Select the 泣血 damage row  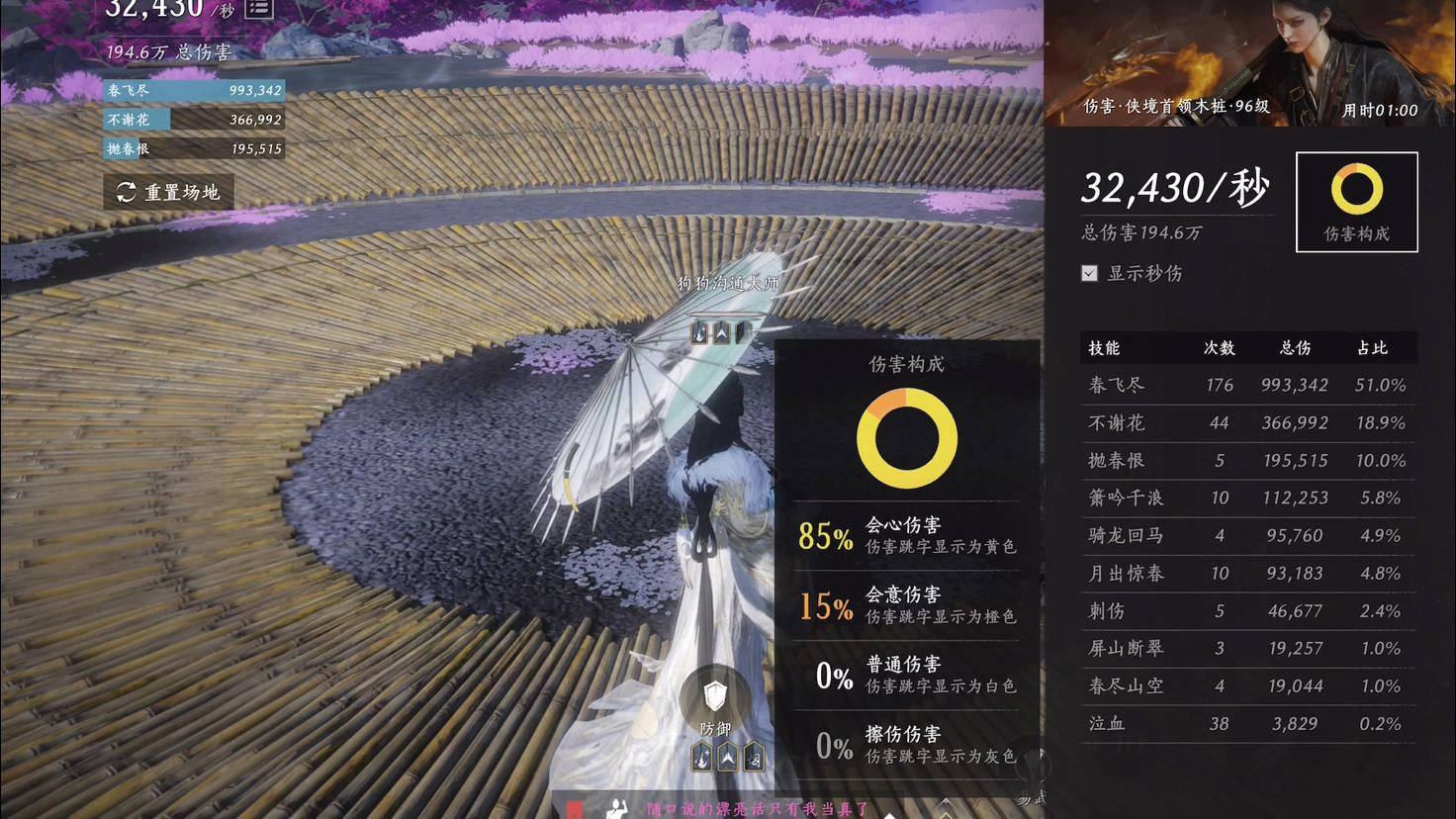1247,723
